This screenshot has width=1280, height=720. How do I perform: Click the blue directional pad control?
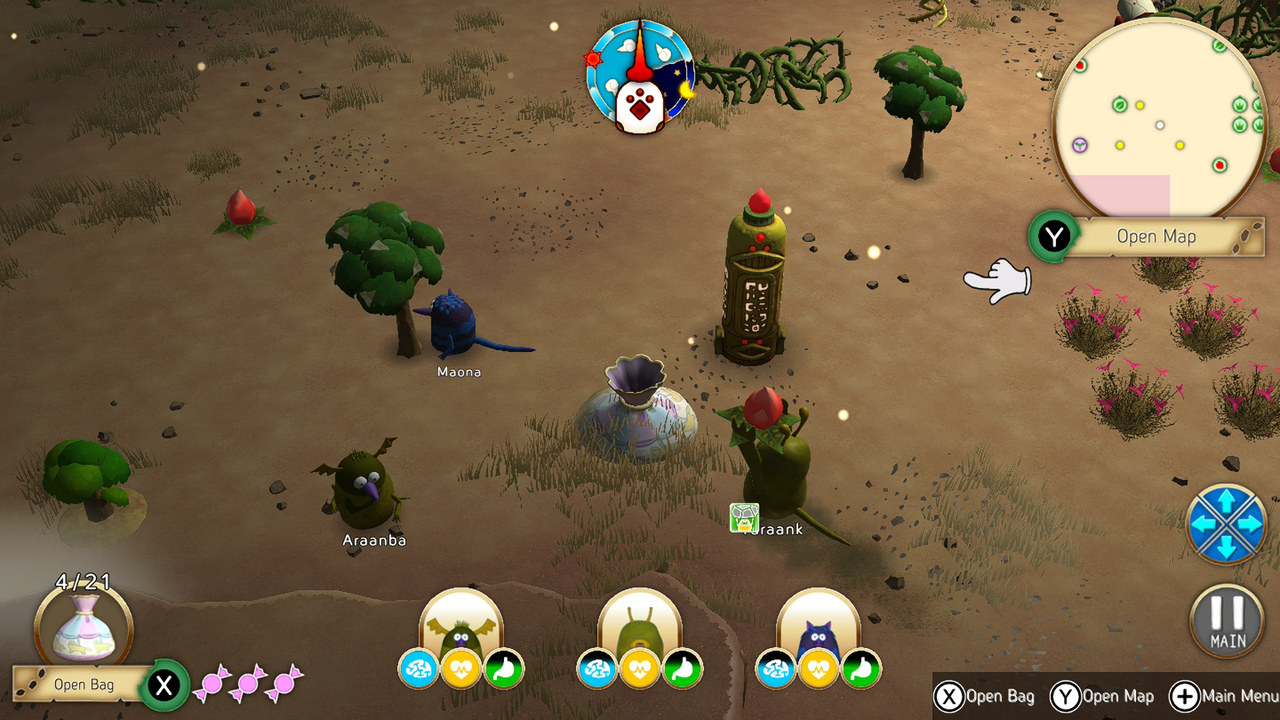[1227, 524]
